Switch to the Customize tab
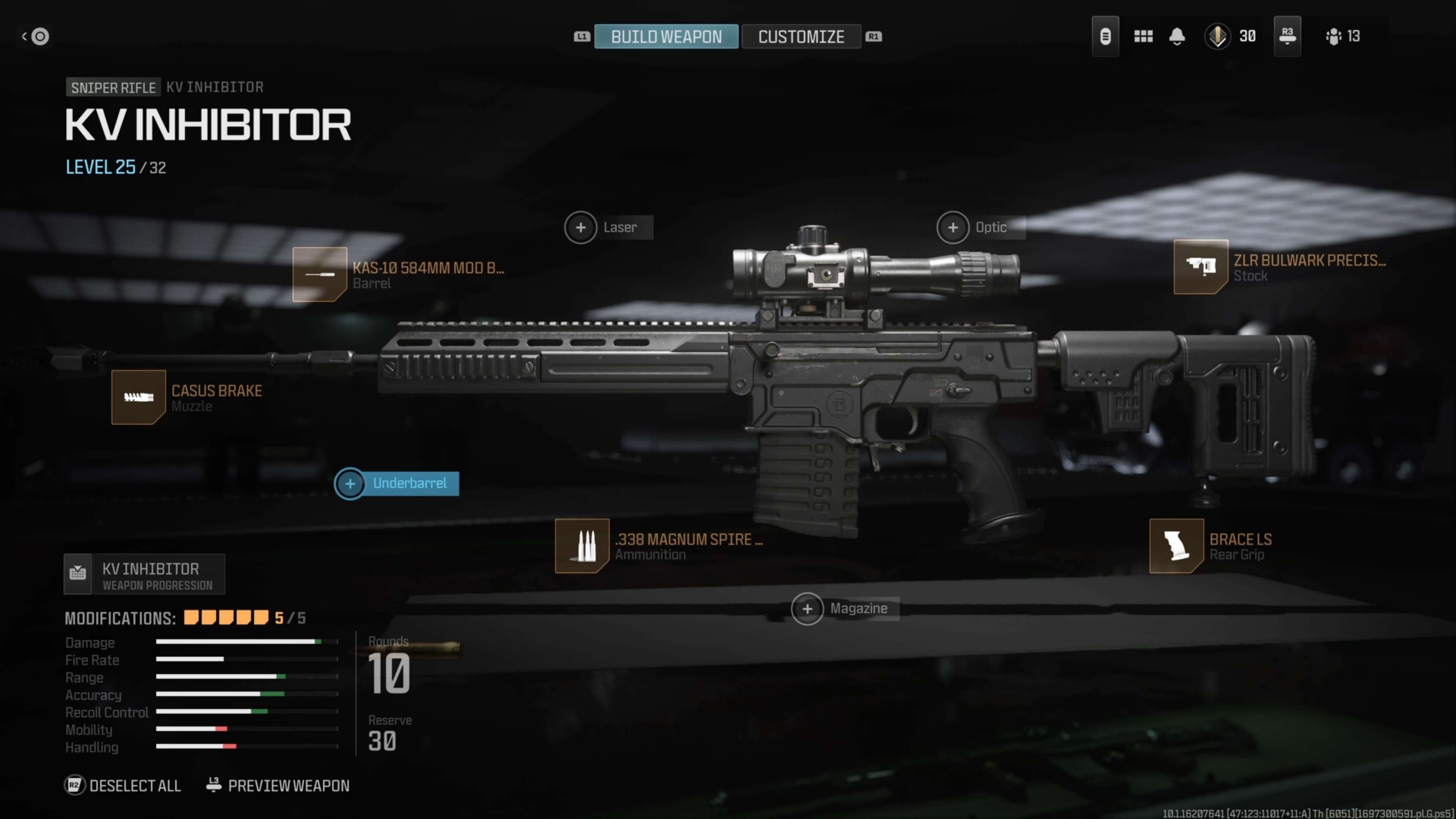The width and height of the screenshot is (1456, 819). click(802, 36)
